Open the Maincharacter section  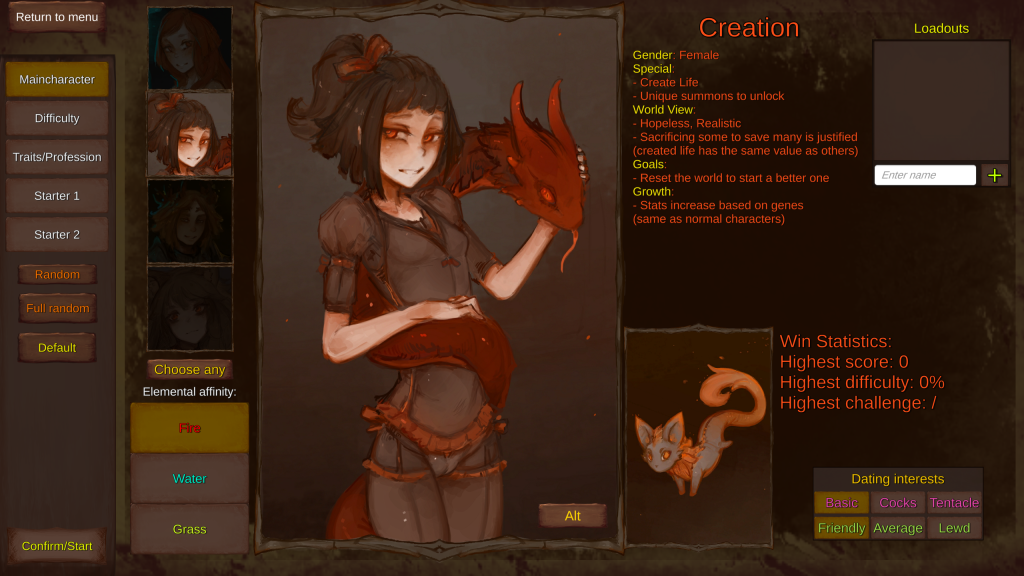pos(57,79)
